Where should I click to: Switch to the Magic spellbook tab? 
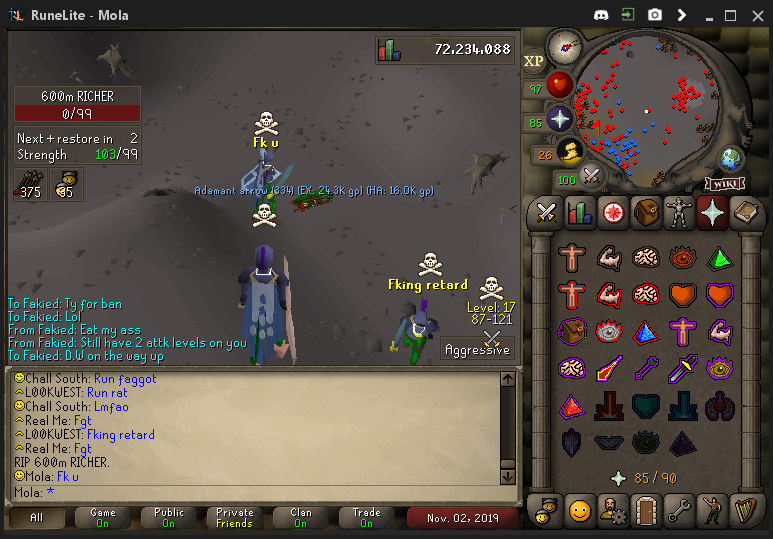click(746, 212)
